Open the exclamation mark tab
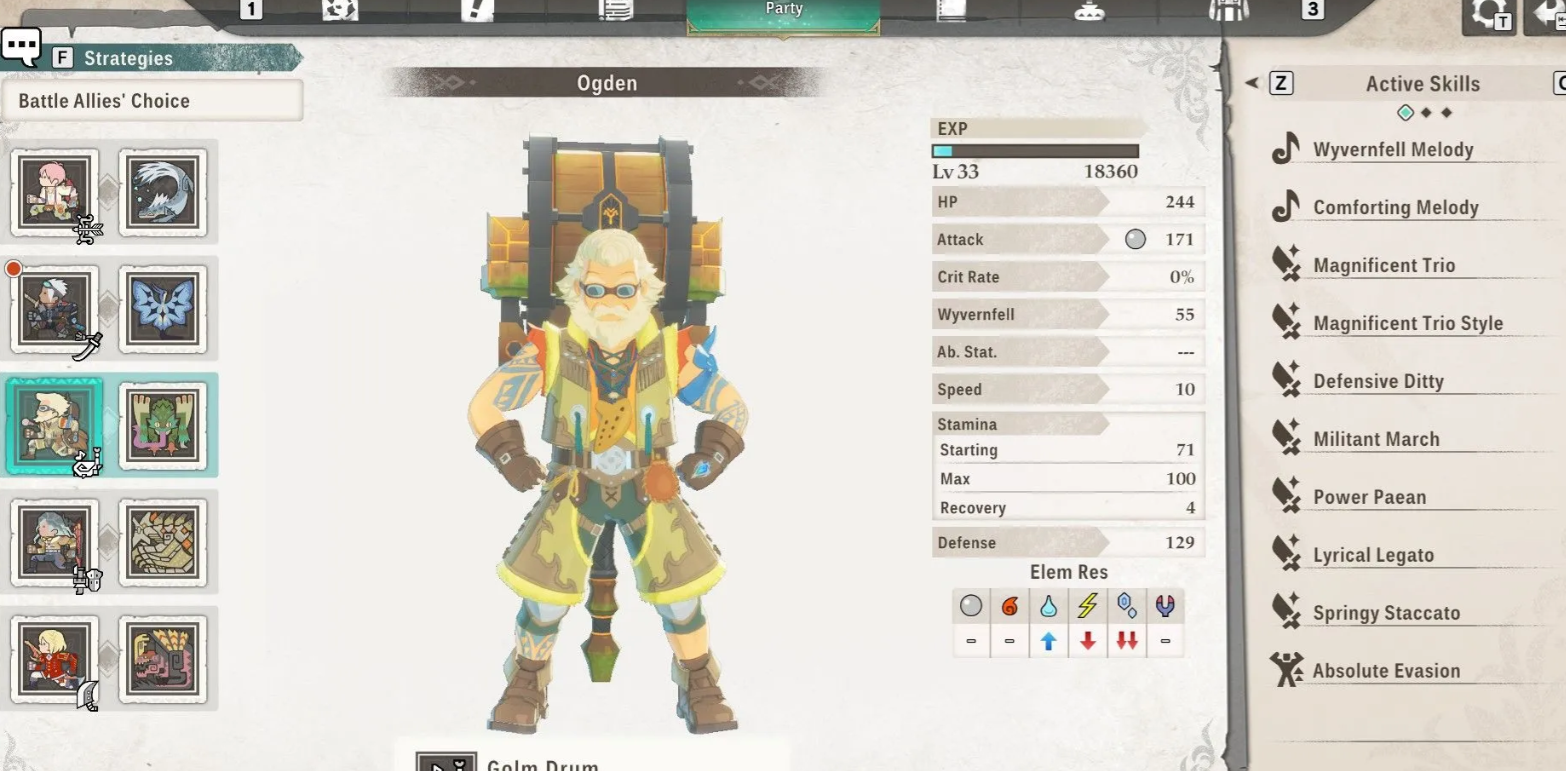 478,10
